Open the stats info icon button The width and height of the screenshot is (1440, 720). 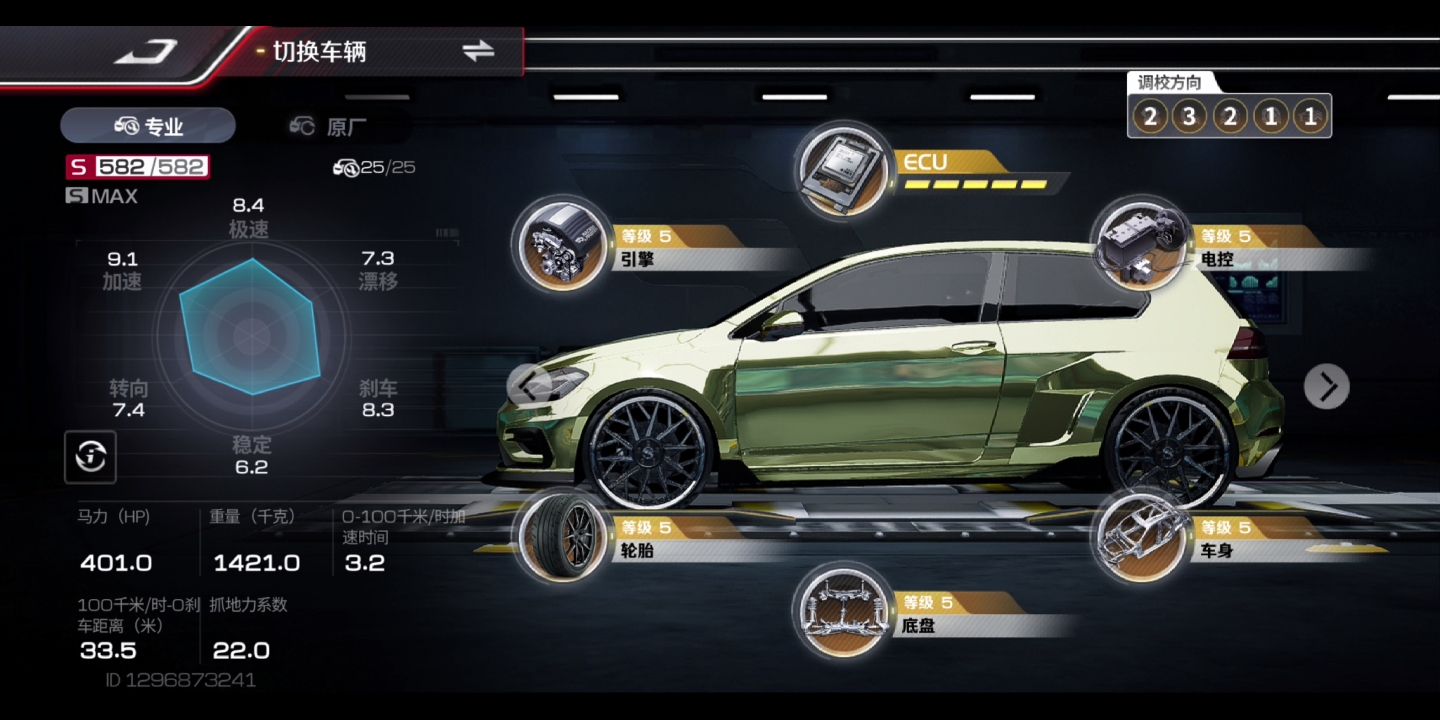click(90, 457)
